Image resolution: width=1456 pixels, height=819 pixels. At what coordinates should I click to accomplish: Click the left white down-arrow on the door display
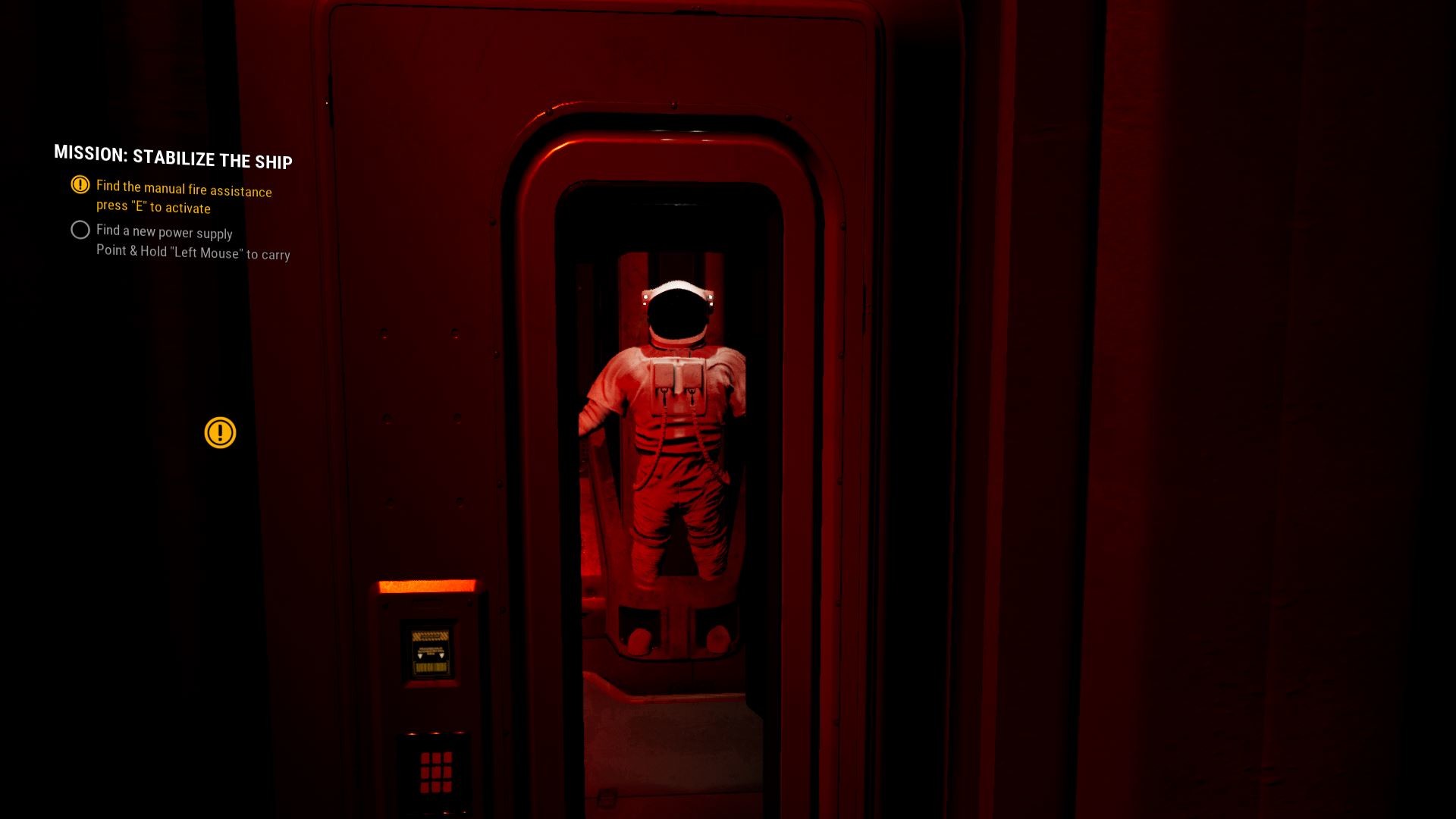point(419,657)
